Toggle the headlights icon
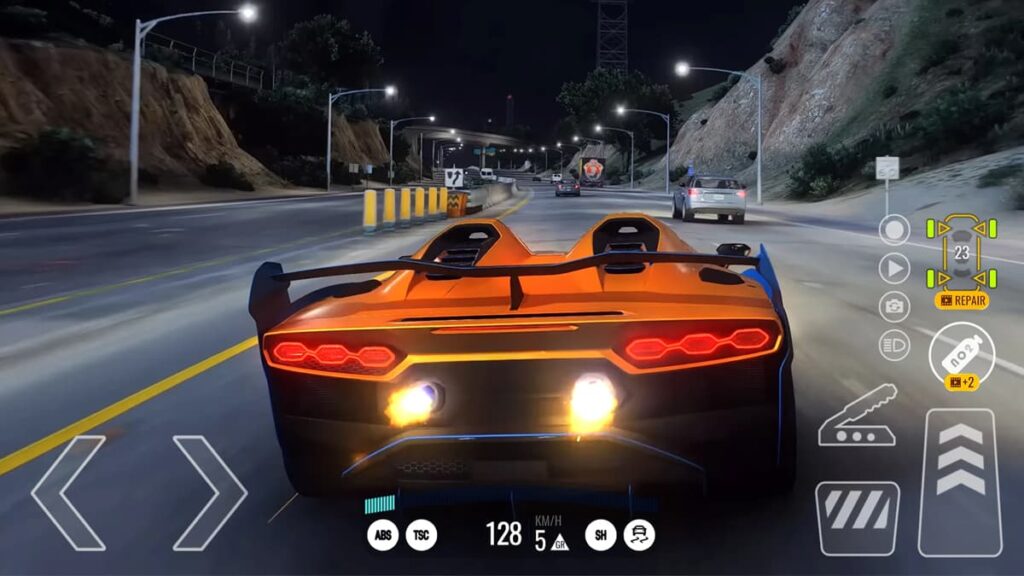This screenshot has width=1024, height=576. click(894, 345)
